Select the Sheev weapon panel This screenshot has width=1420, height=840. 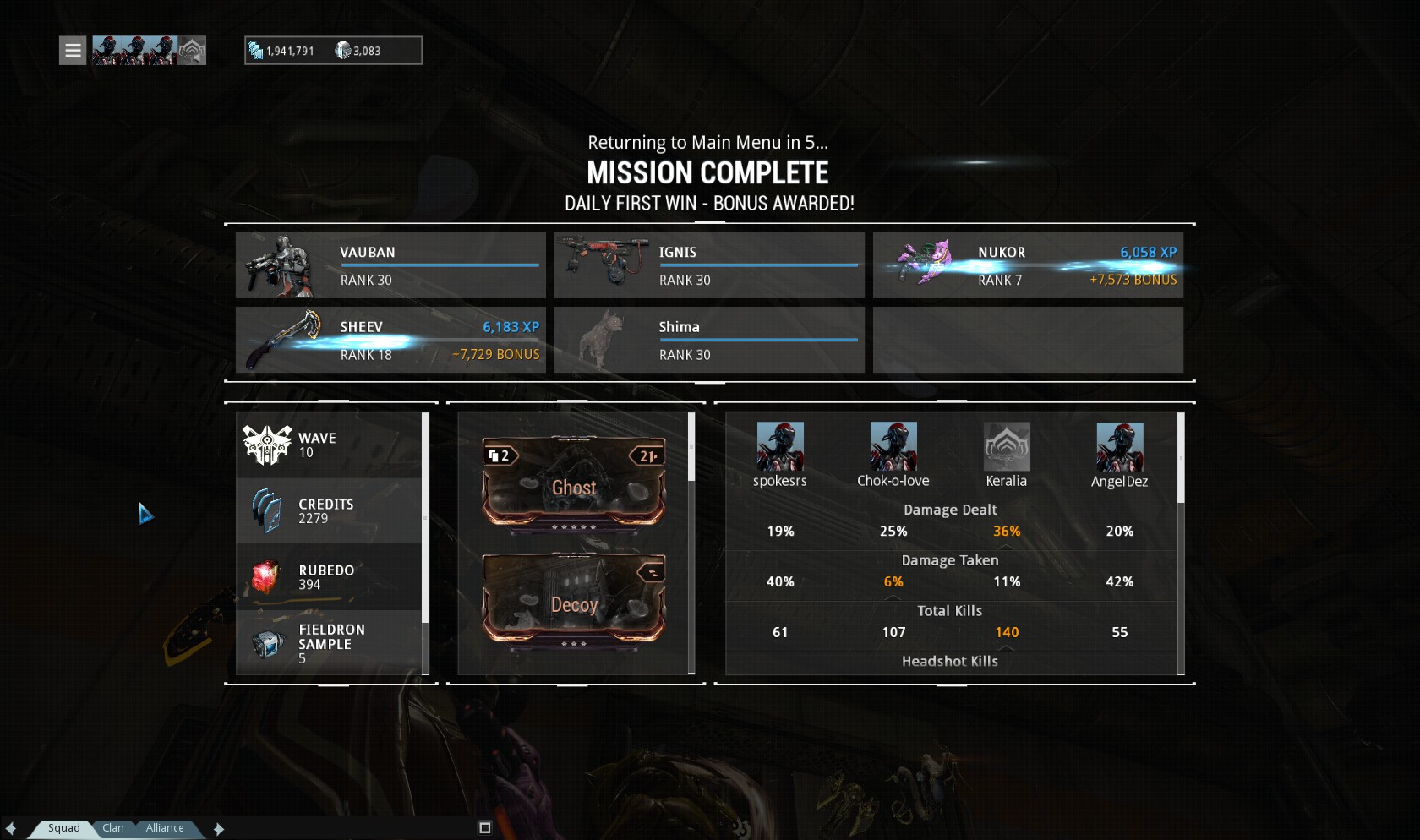[x=390, y=340]
